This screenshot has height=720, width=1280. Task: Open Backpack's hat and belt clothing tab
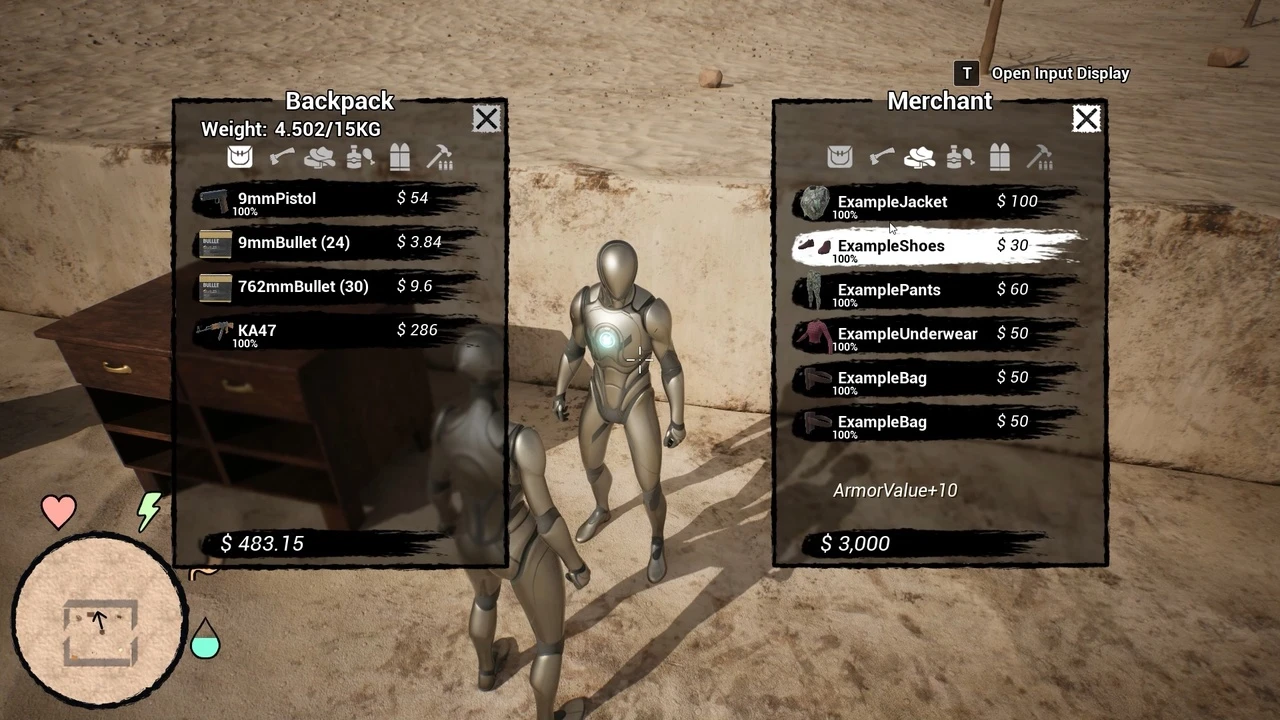[320, 157]
